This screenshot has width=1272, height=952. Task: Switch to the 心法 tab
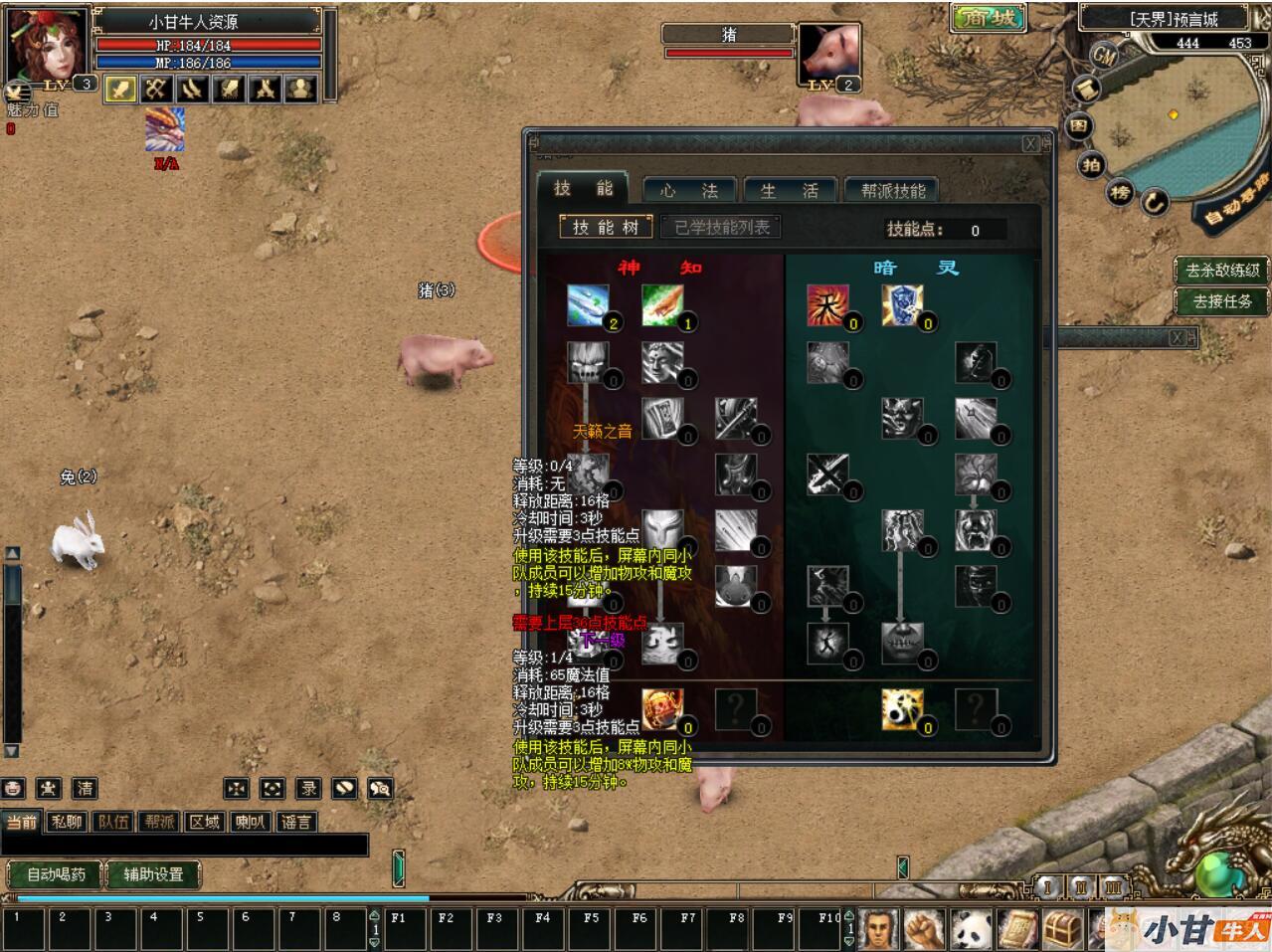pyautogui.click(x=688, y=190)
